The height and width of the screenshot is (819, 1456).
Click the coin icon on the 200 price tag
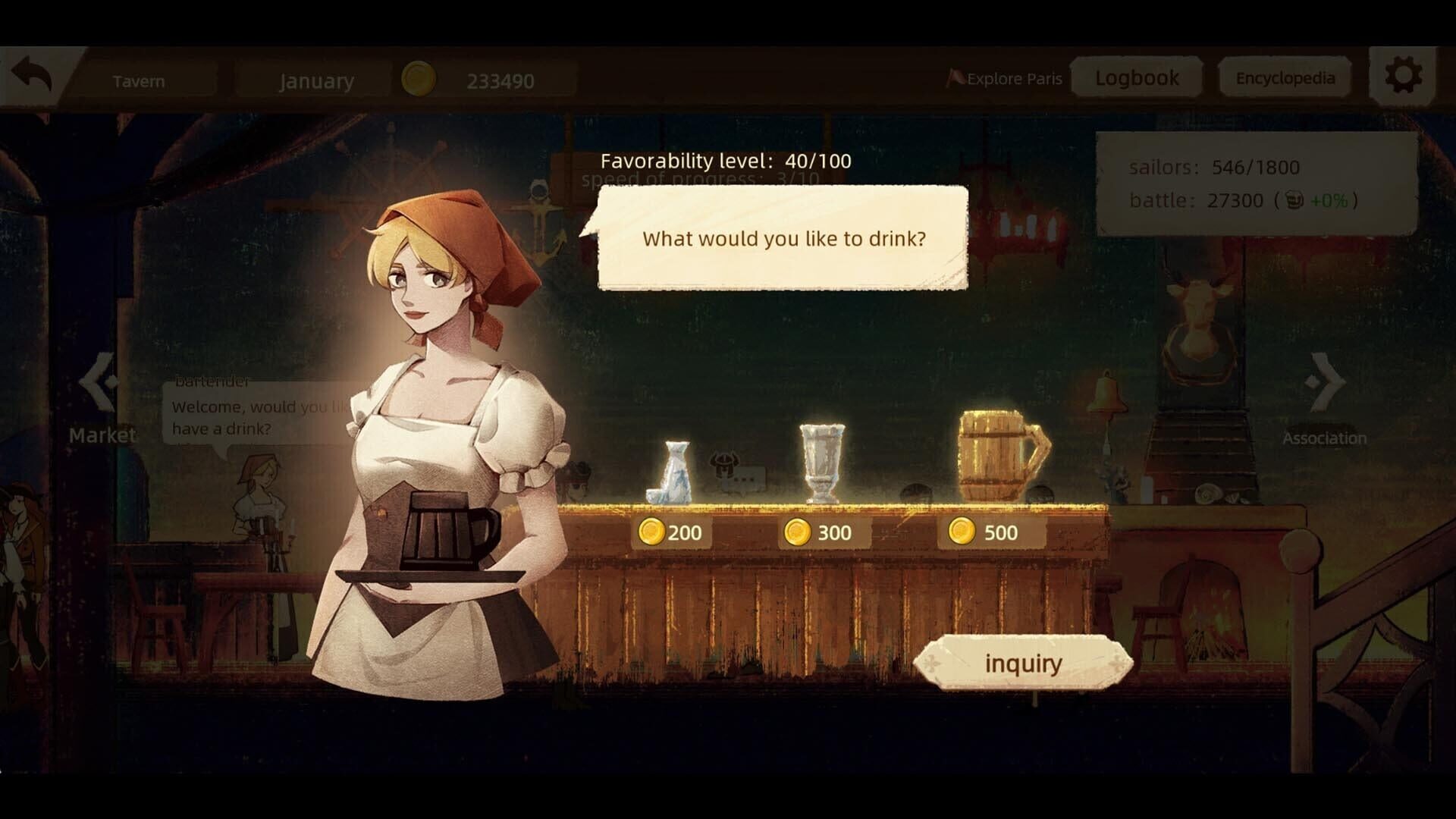[x=653, y=532]
